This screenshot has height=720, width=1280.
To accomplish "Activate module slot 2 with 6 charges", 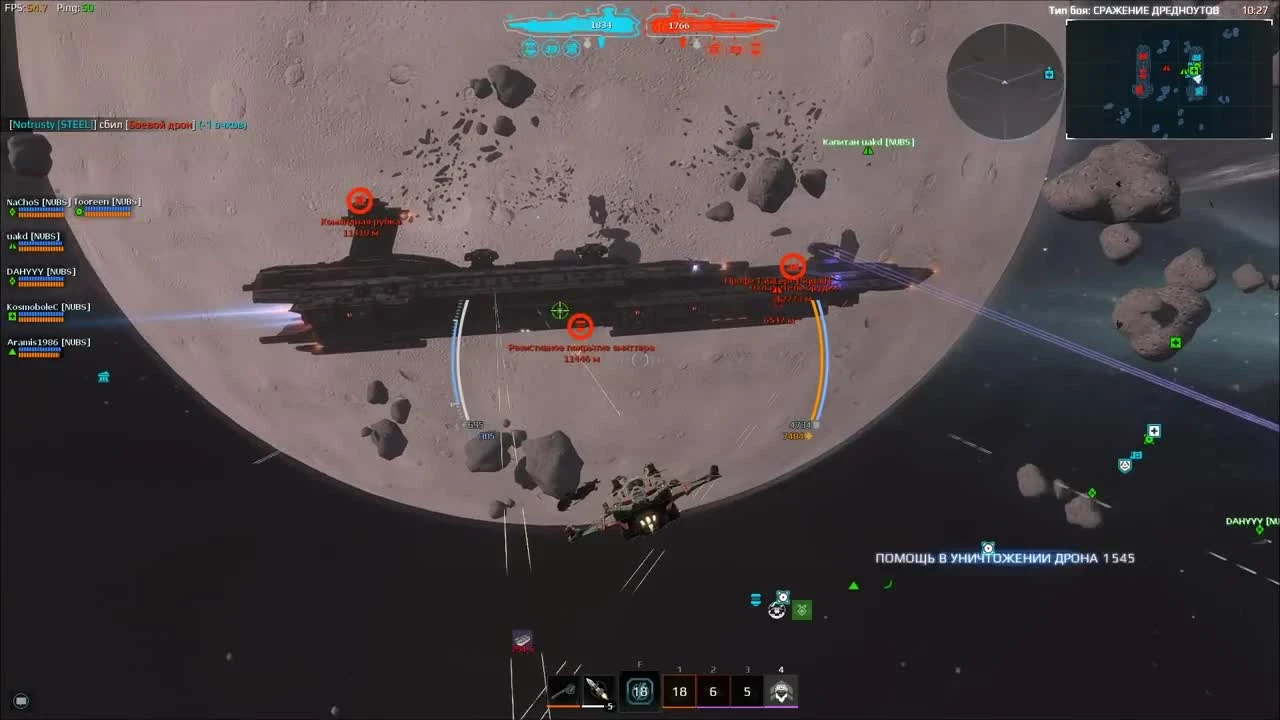I will click(x=713, y=691).
